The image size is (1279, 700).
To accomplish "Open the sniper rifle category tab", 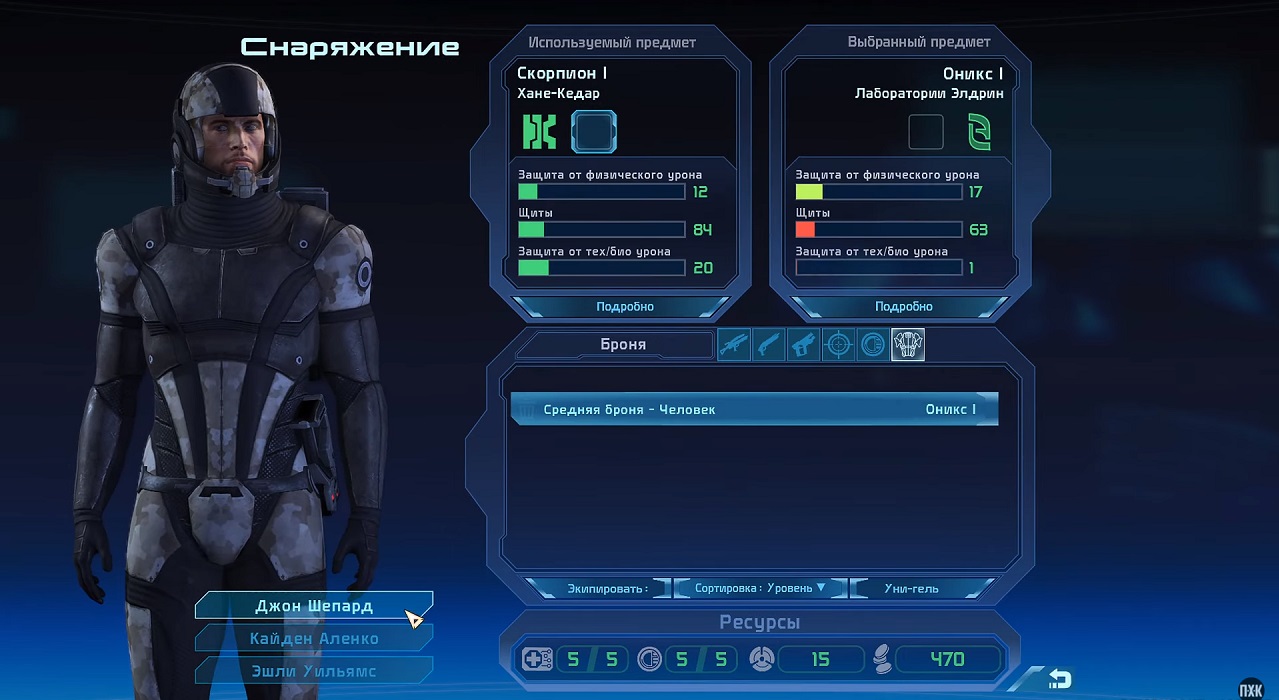I will pos(734,345).
